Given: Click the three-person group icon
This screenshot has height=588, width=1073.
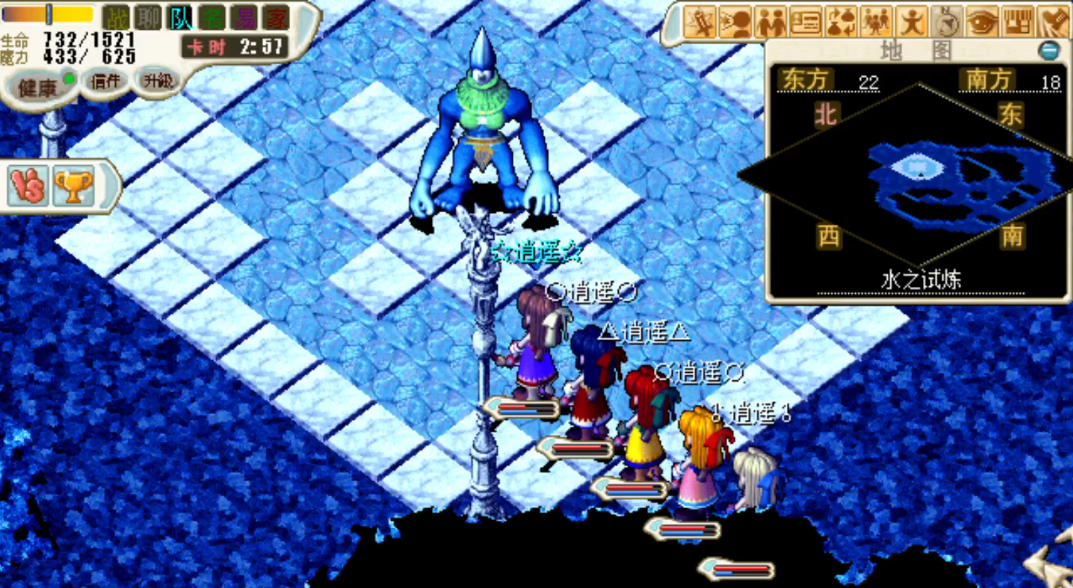Looking at the screenshot, I should (877, 20).
